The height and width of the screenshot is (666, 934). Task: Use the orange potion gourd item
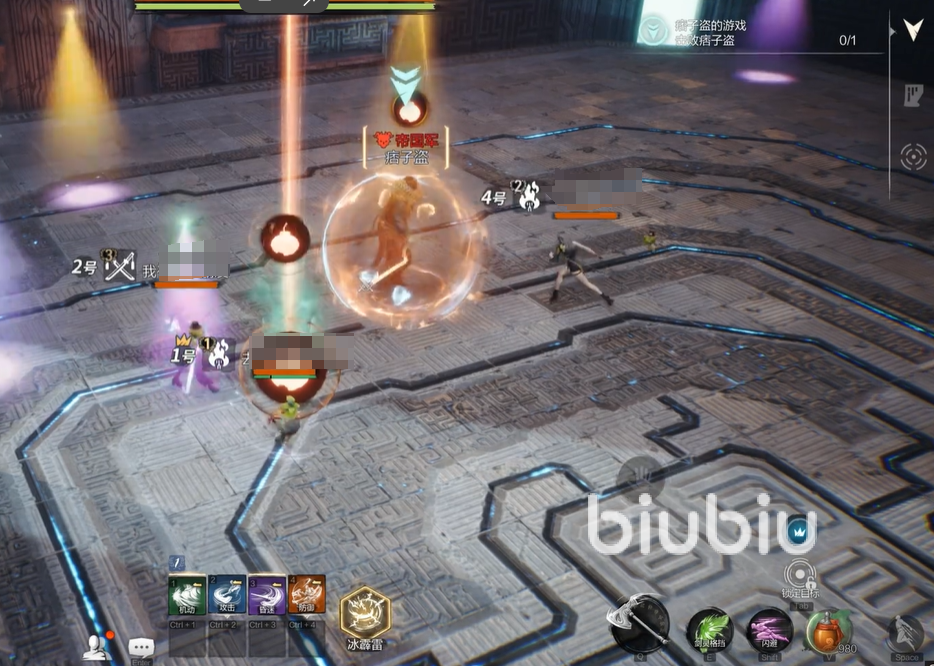[828, 630]
